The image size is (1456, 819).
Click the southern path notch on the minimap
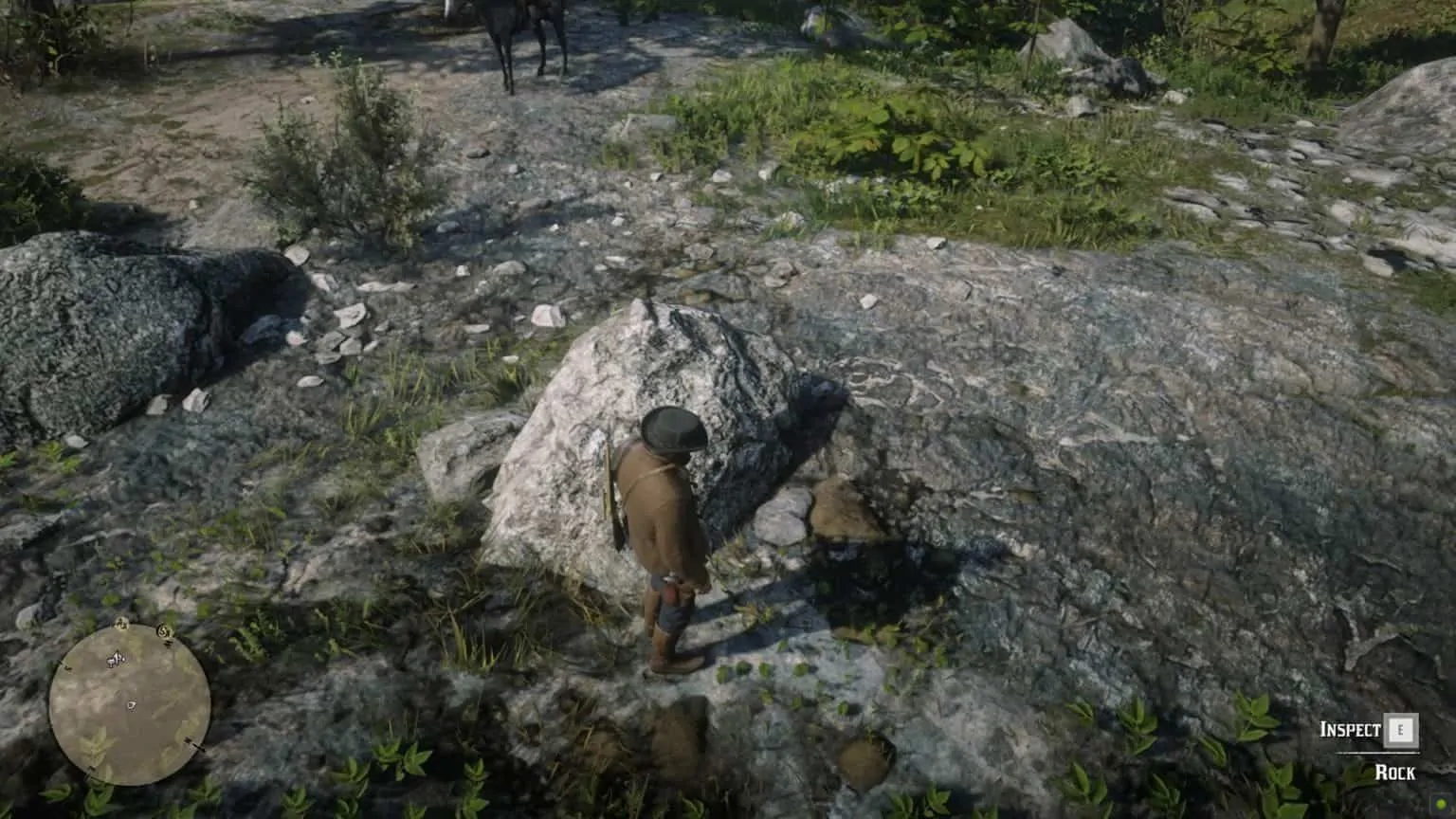coord(91,770)
